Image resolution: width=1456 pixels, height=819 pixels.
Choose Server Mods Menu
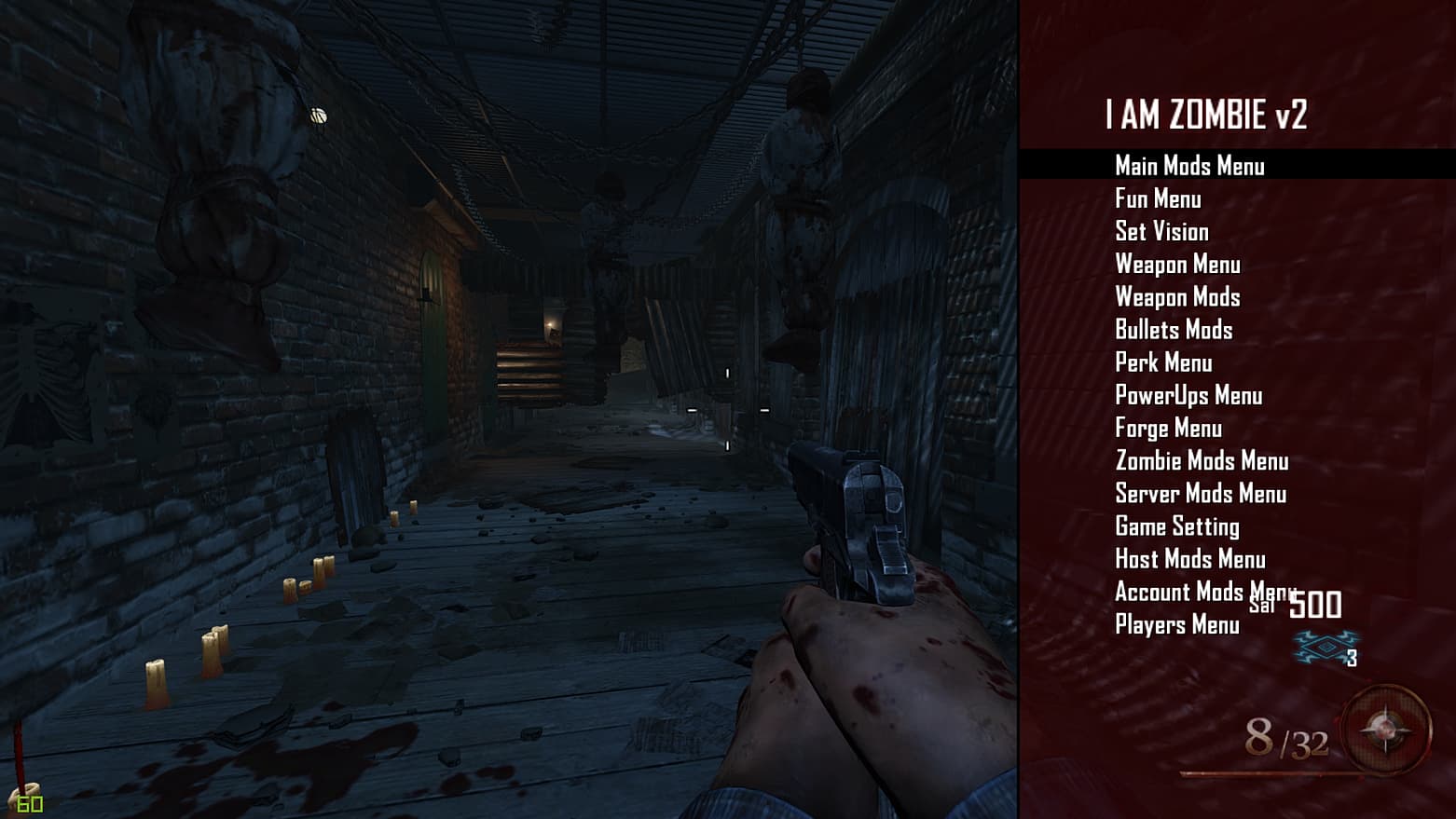pos(1201,494)
